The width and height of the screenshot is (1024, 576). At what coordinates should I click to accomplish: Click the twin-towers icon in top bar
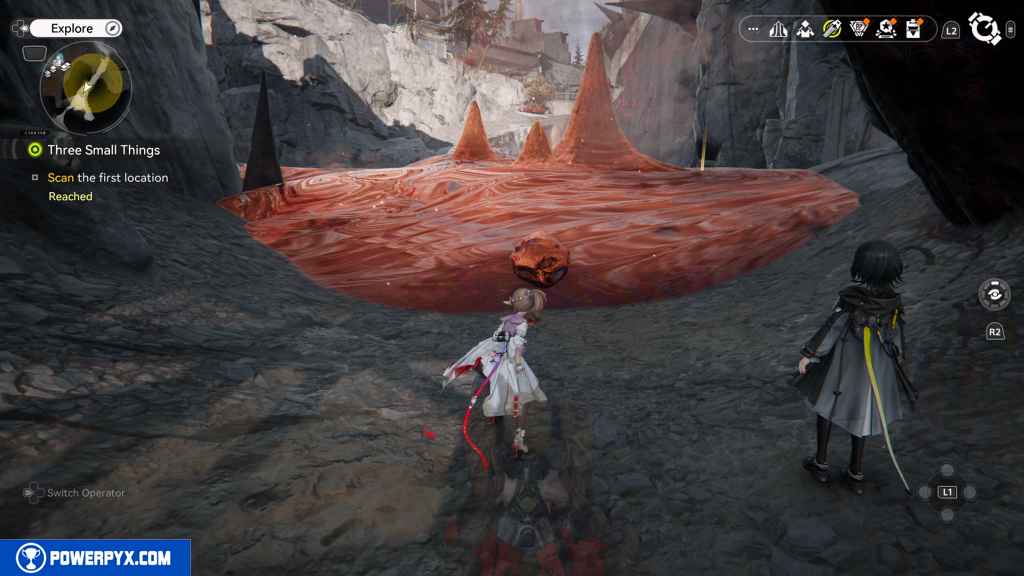click(x=779, y=30)
